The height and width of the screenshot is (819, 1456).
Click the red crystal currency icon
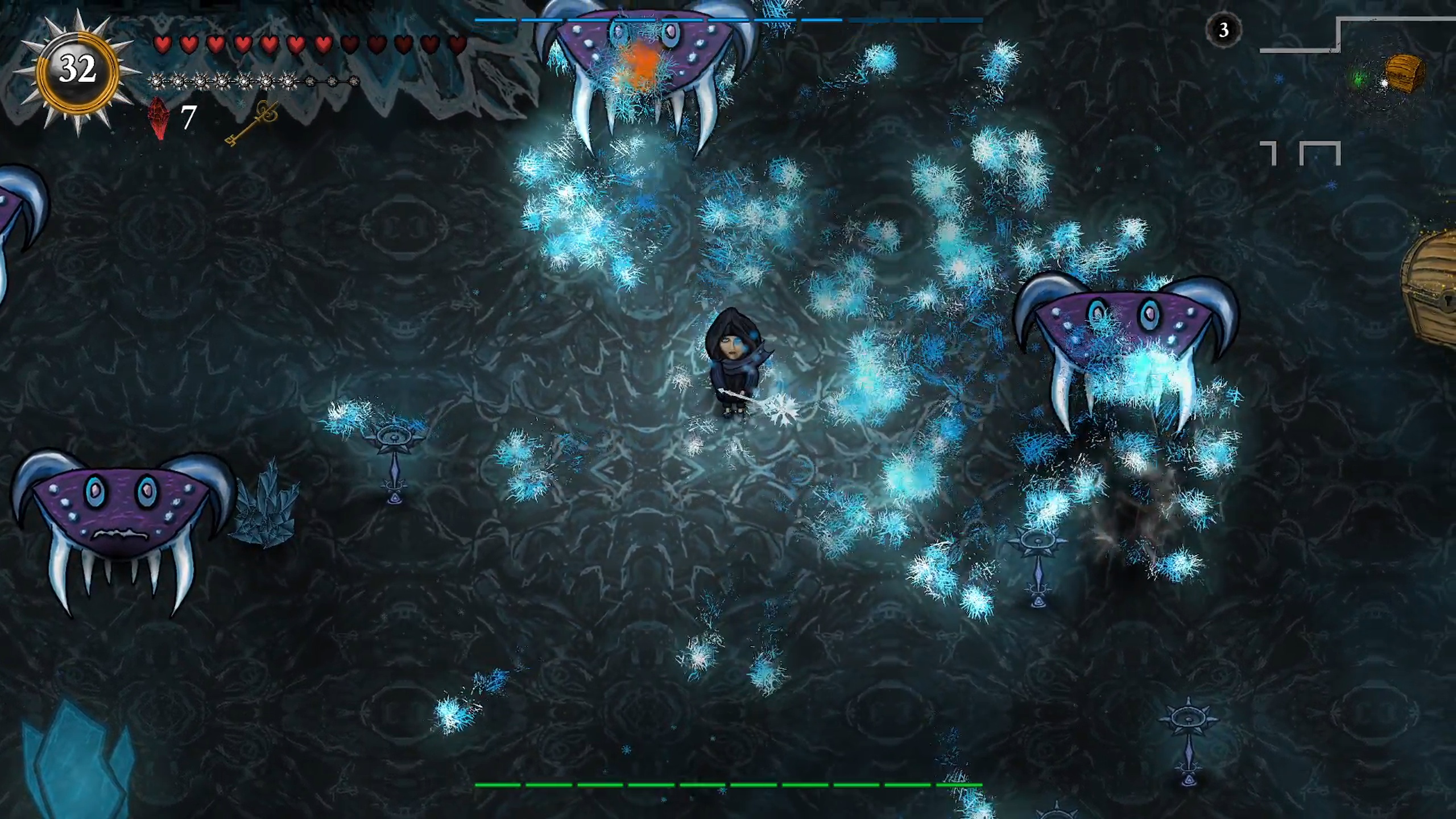[x=159, y=118]
